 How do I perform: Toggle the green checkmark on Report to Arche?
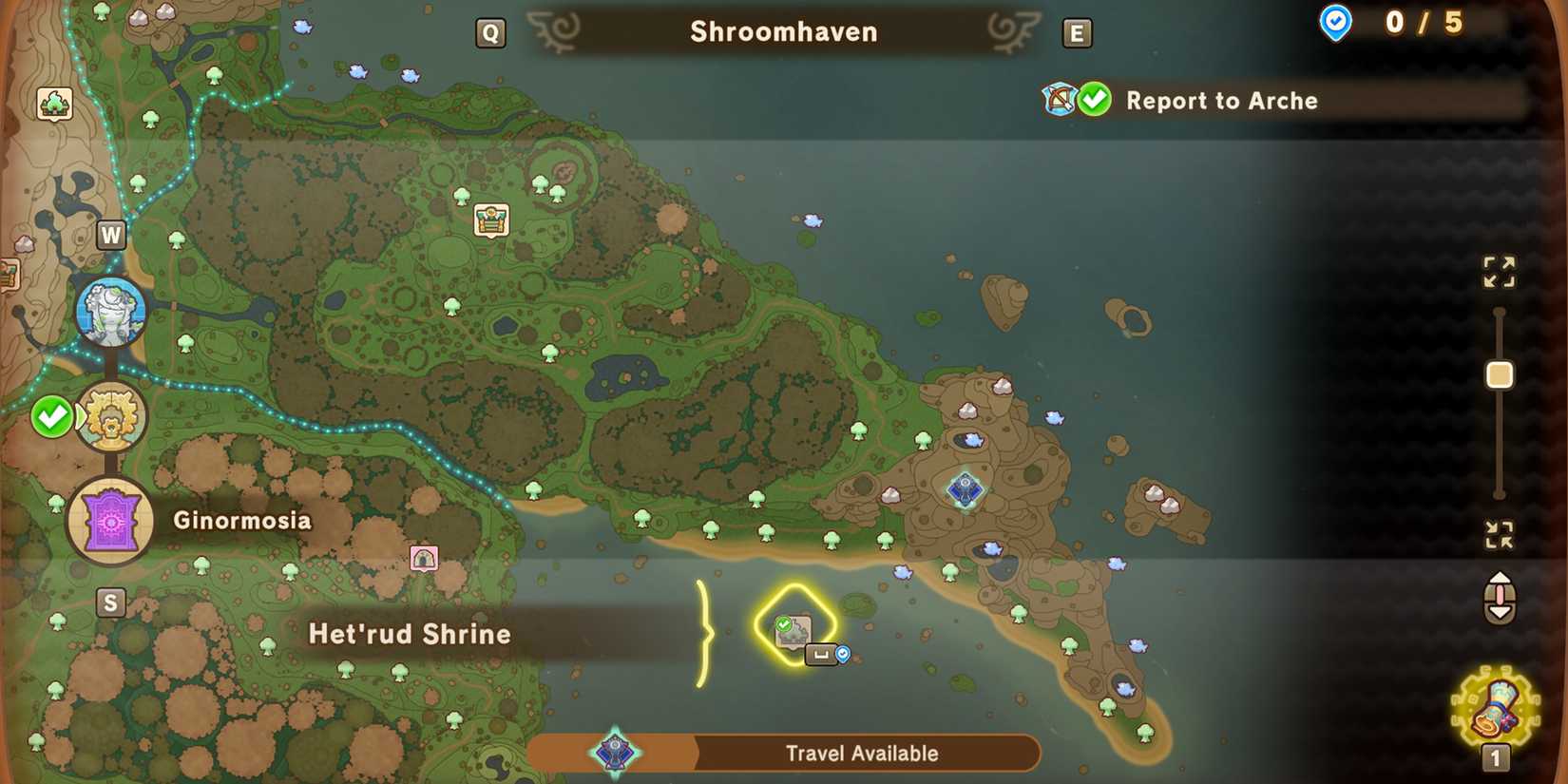[1093, 98]
